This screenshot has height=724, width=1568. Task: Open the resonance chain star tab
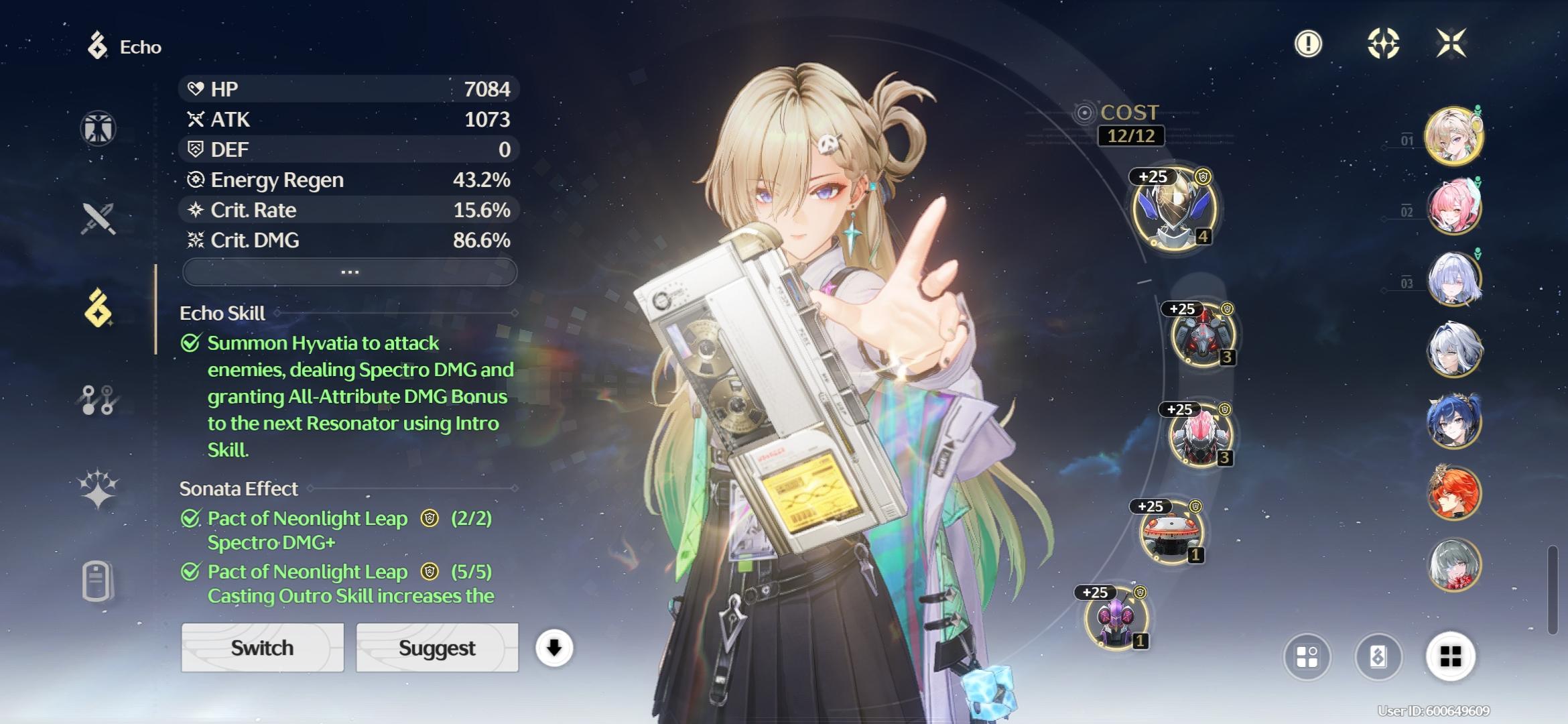[x=98, y=487]
